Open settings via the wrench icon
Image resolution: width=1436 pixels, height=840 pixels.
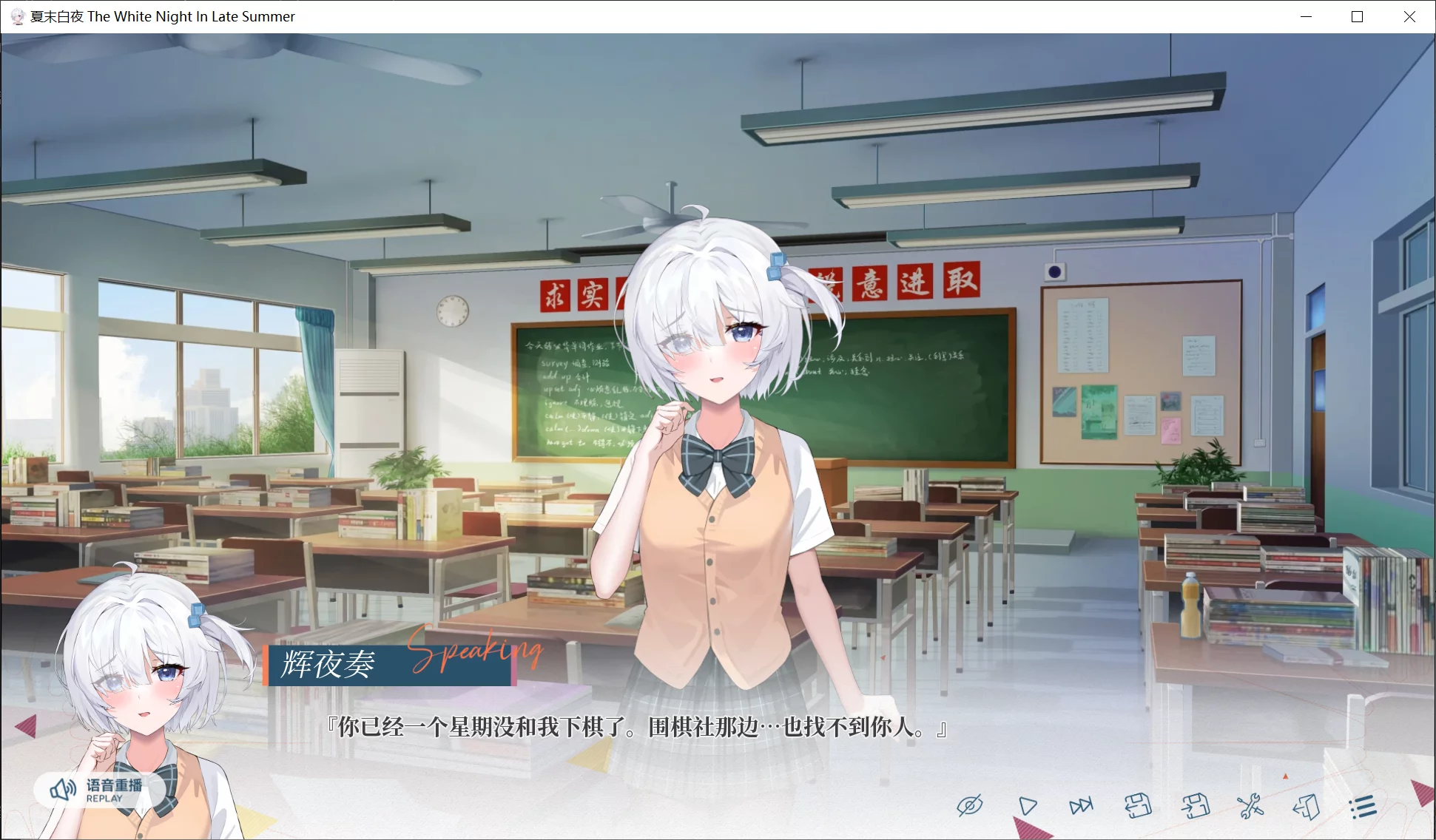tap(1250, 806)
